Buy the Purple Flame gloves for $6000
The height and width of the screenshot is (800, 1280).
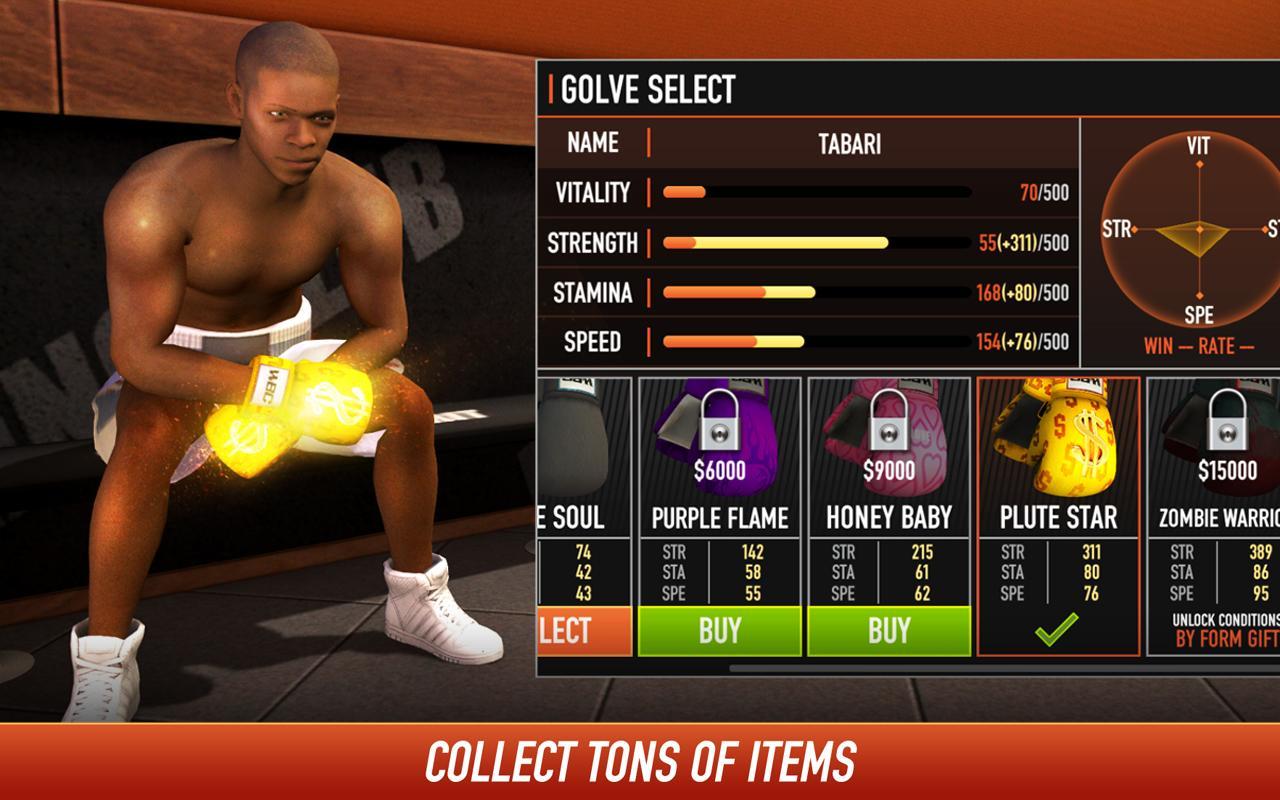(718, 631)
